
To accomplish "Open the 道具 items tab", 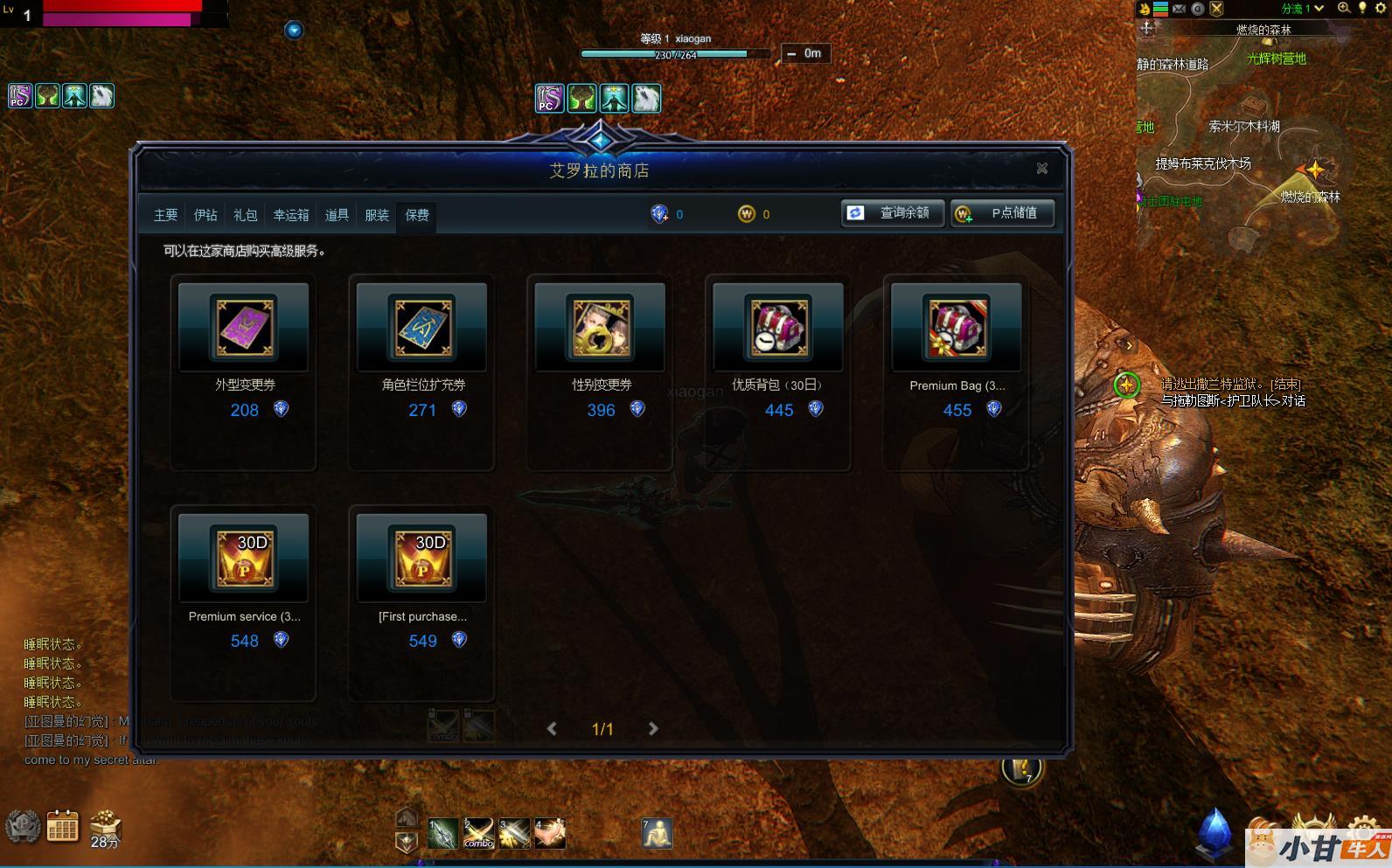I will [x=337, y=215].
